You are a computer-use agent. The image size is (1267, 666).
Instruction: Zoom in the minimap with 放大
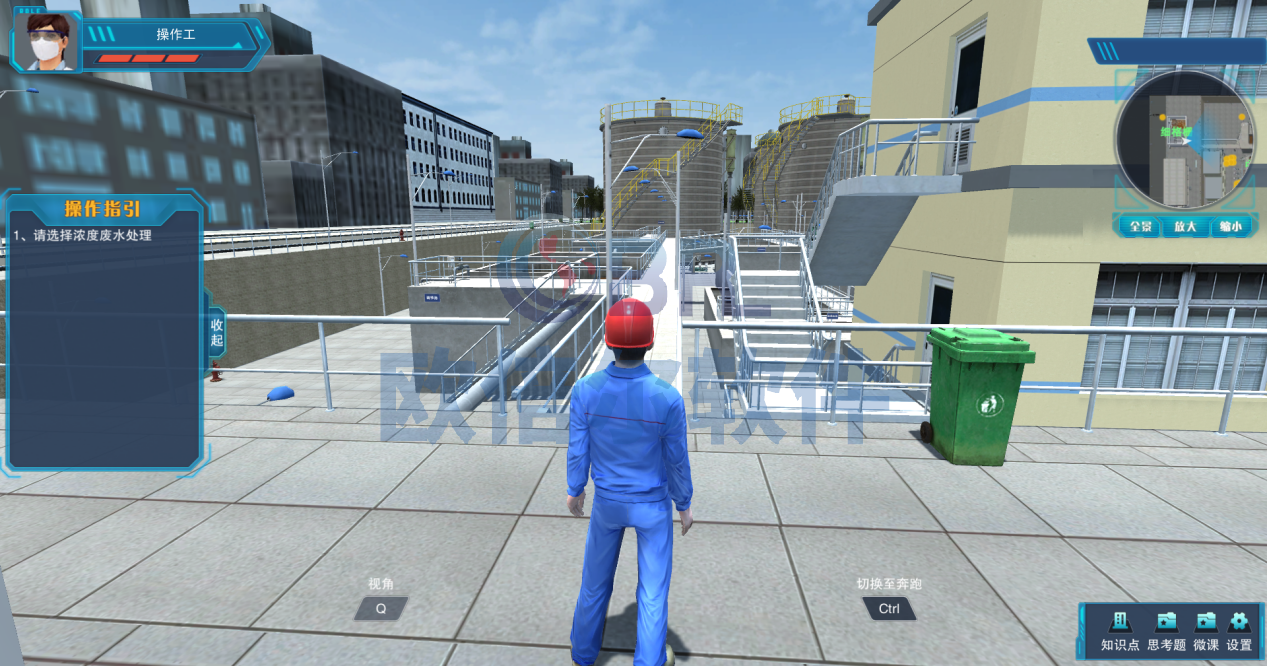[1185, 226]
